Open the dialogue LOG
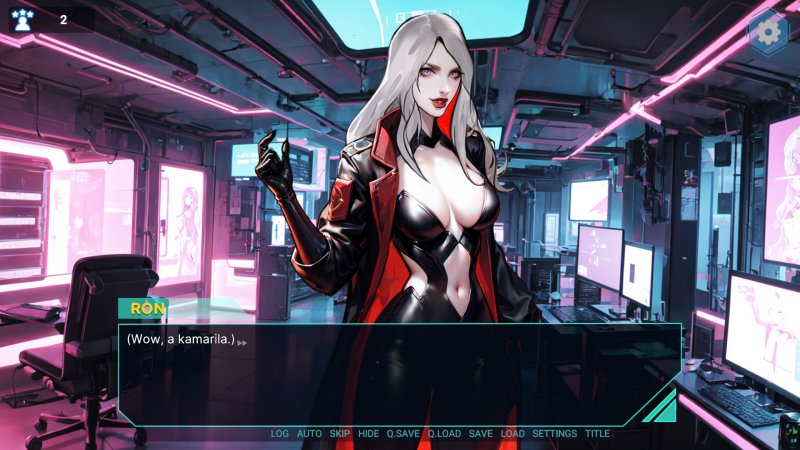This screenshot has width=800, height=450. (x=279, y=434)
